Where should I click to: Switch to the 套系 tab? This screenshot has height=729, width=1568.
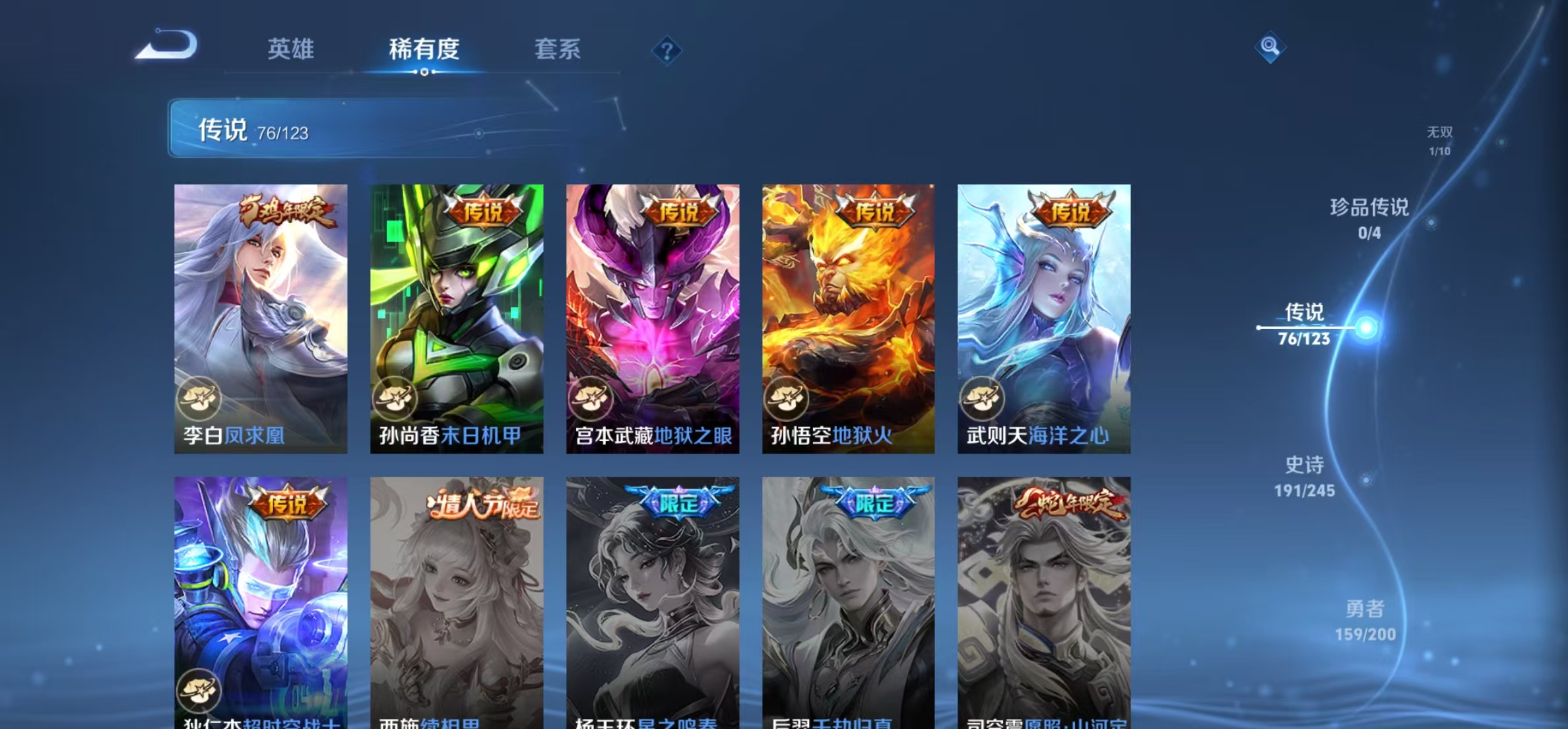pyautogui.click(x=558, y=50)
